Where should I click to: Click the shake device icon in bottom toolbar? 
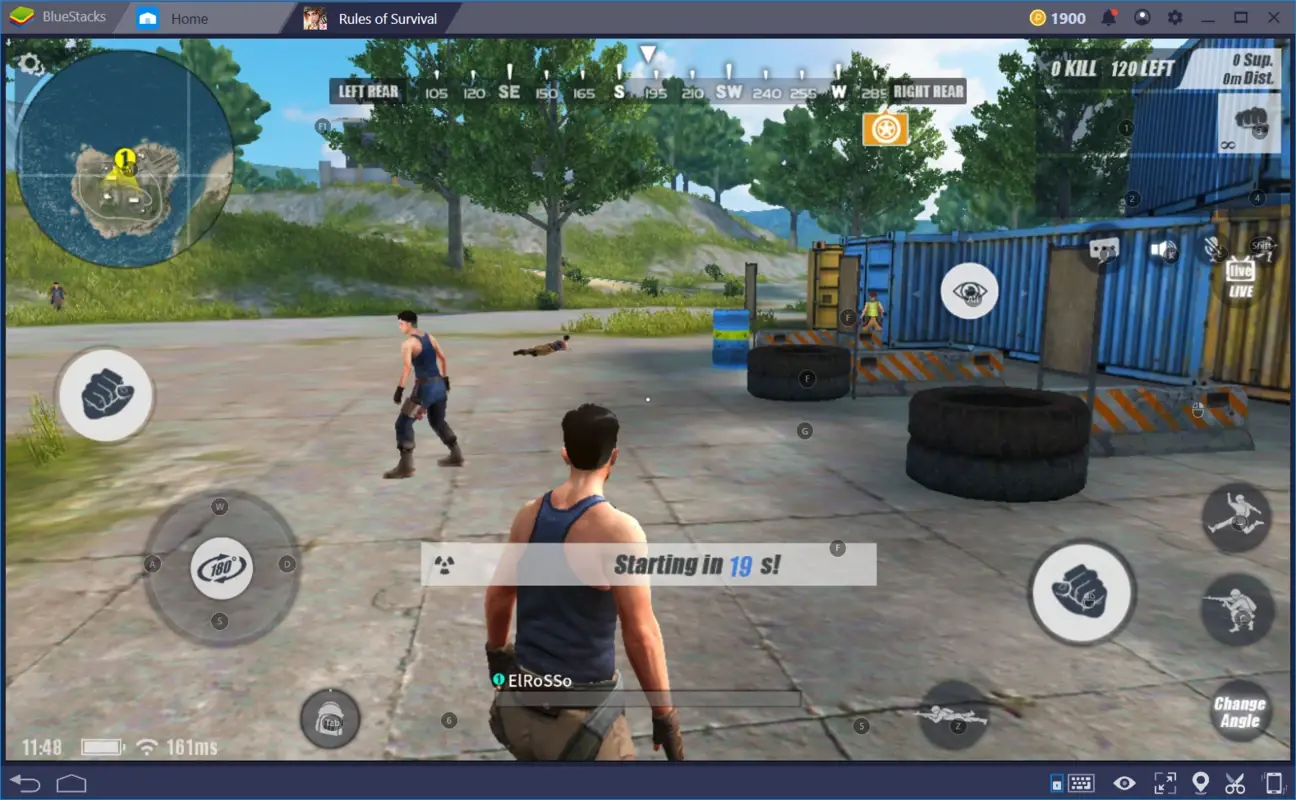click(1274, 781)
